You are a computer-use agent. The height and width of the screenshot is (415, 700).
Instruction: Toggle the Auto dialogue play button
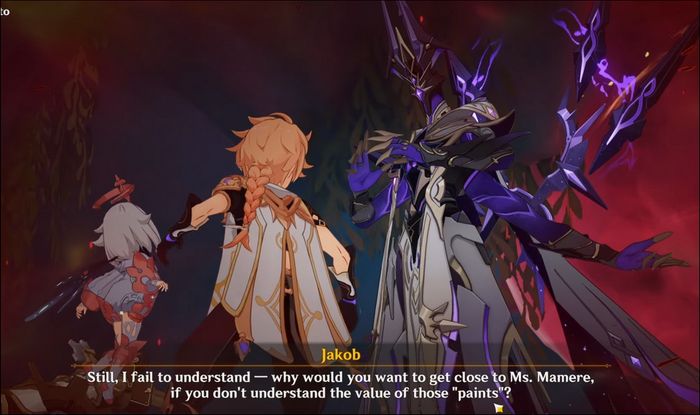tap(5, 13)
